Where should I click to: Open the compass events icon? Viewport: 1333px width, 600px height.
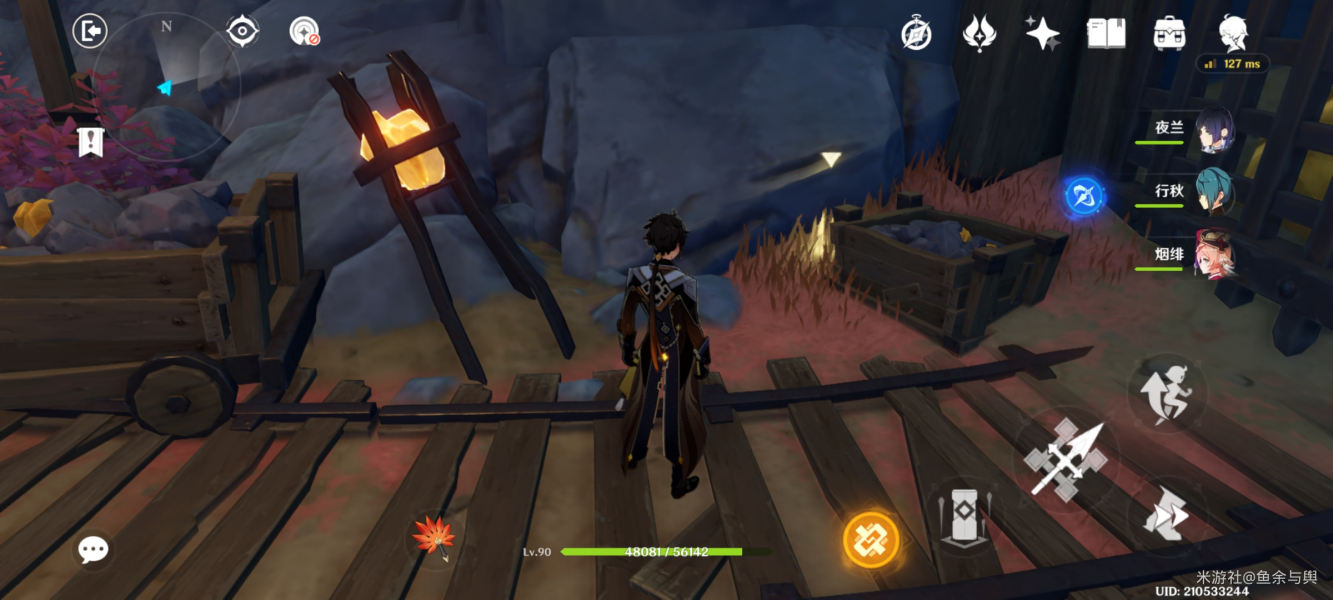point(916,33)
